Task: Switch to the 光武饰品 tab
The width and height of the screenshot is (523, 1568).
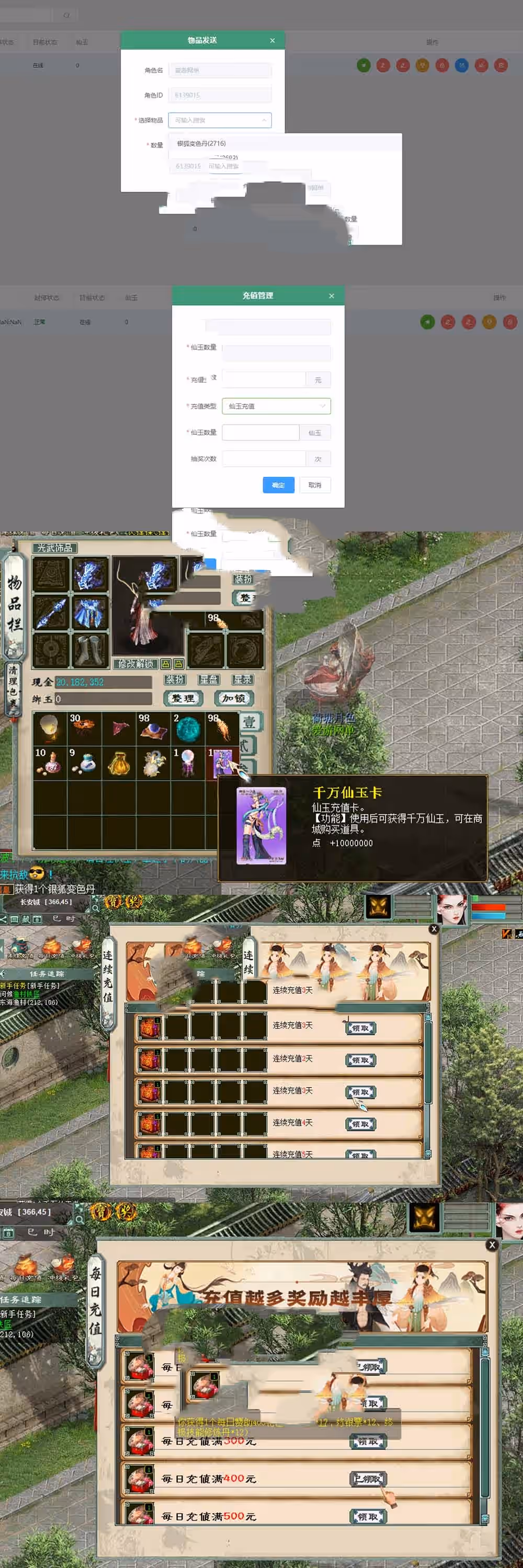Action: click(55, 548)
